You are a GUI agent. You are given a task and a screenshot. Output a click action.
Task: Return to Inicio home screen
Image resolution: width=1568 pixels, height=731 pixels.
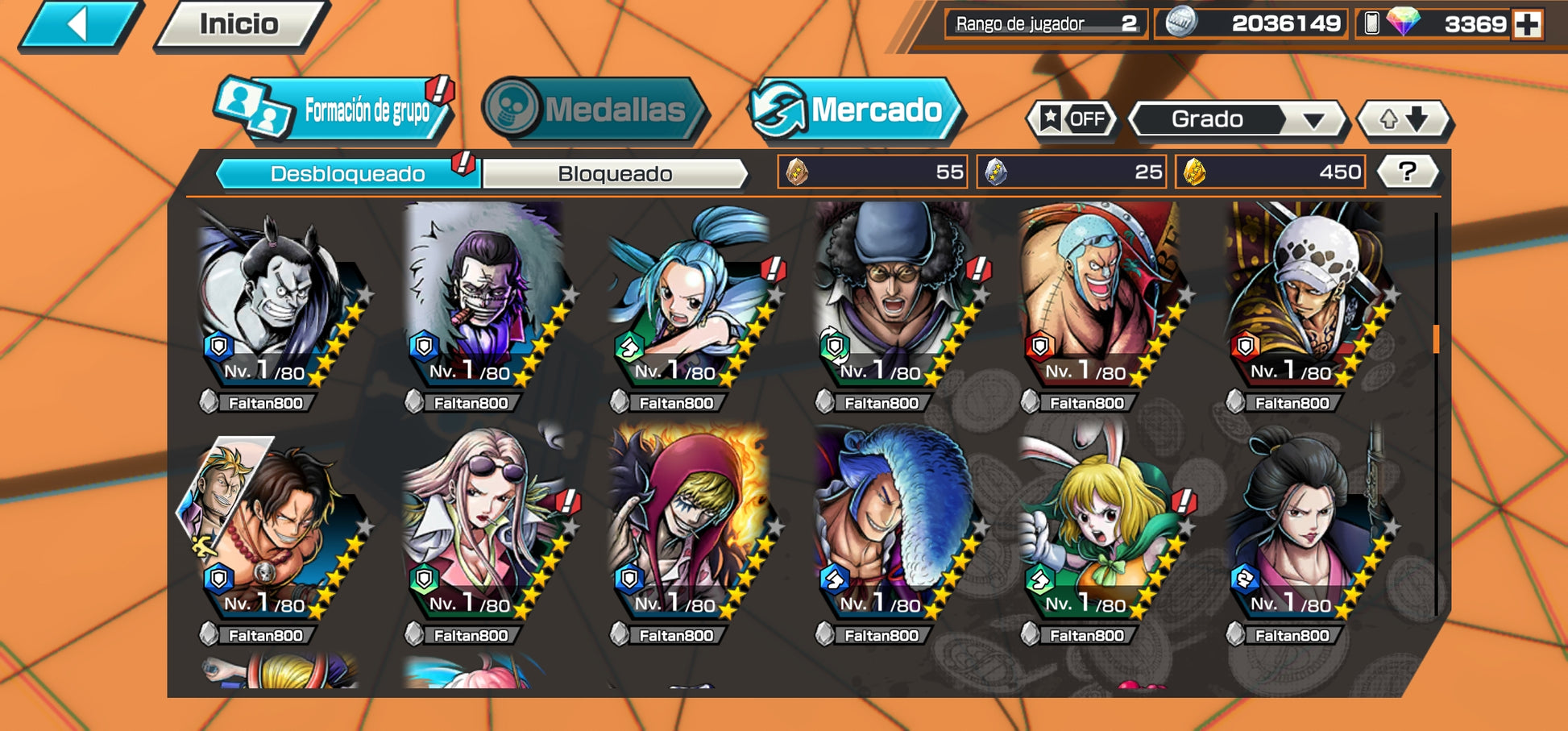(239, 25)
